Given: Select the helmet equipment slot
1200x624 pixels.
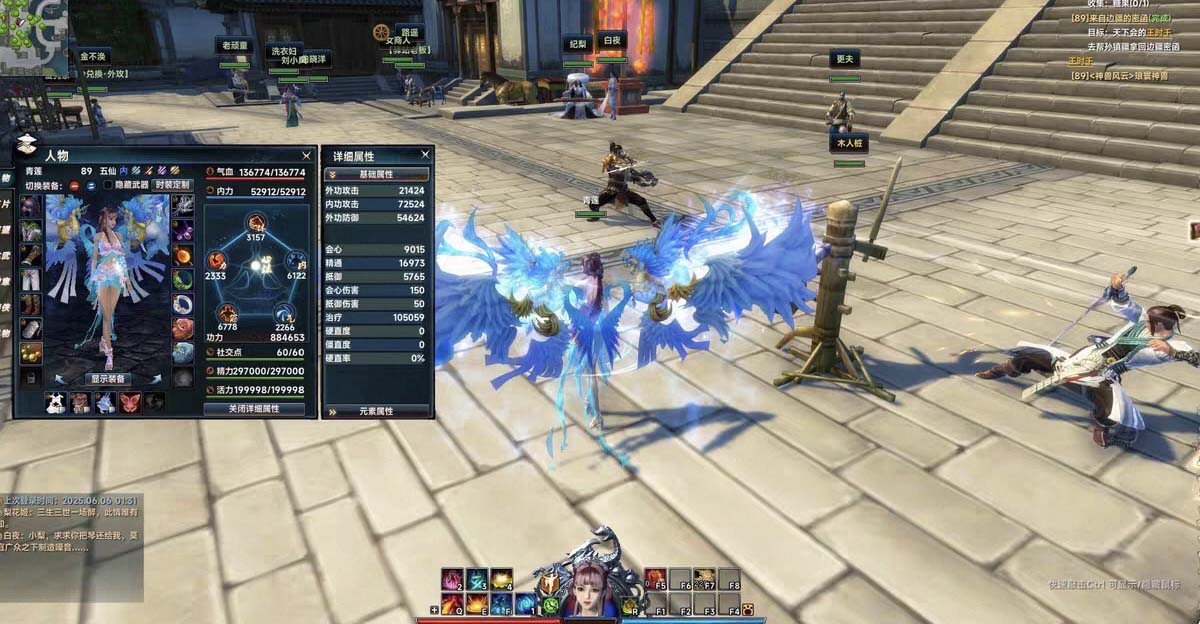Looking at the screenshot, I should click(31, 206).
